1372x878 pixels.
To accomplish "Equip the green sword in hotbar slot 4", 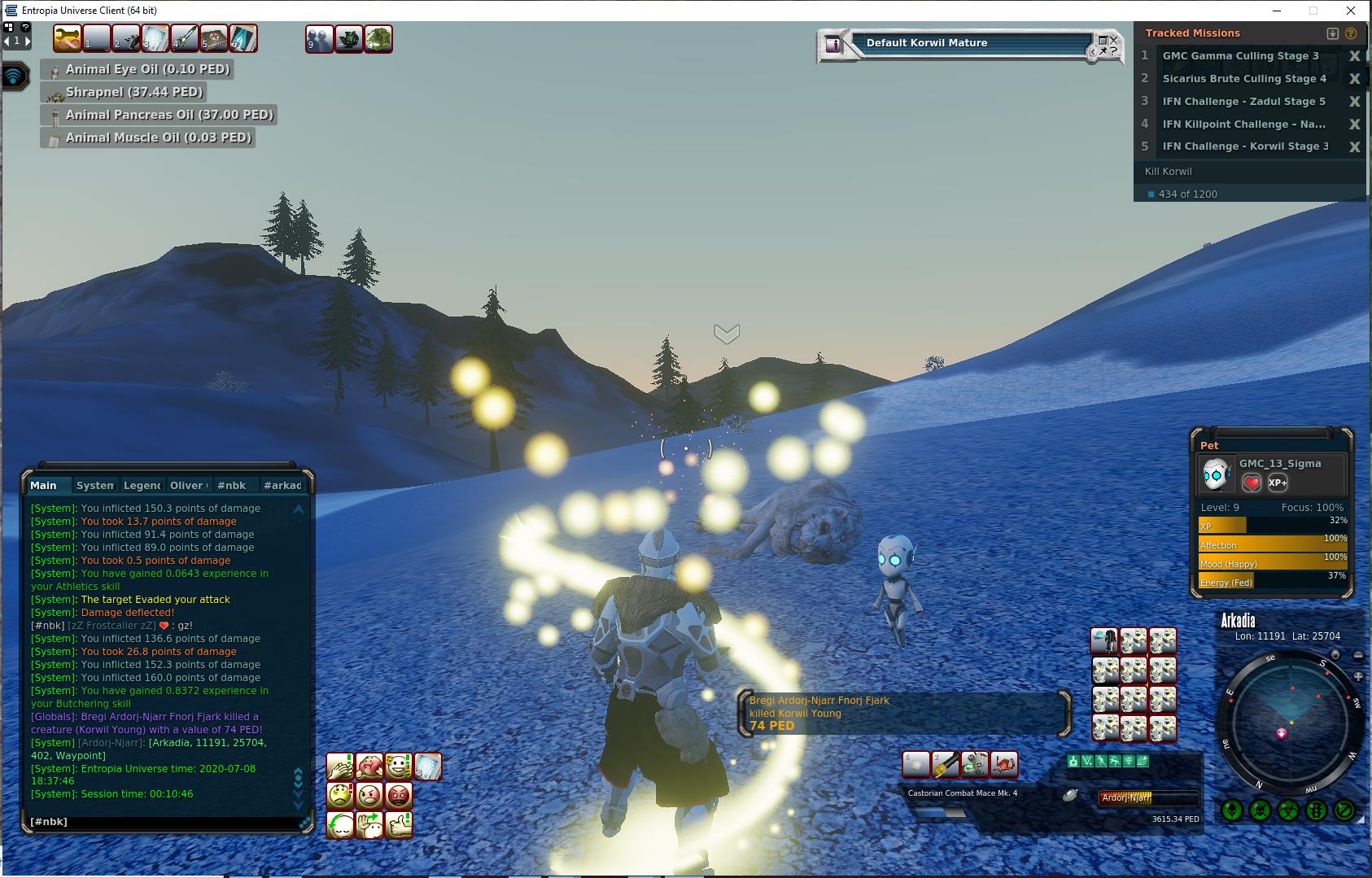I will [x=185, y=38].
